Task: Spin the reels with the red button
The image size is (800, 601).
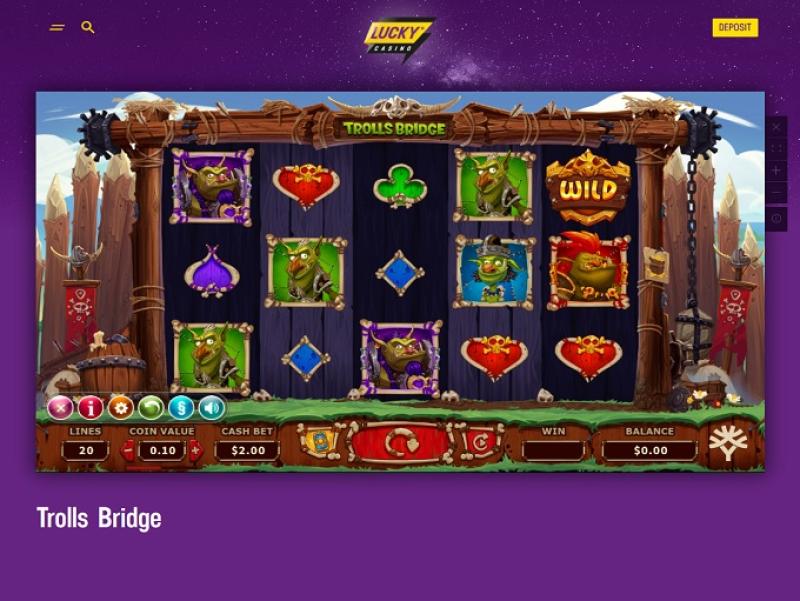Action: [400, 443]
